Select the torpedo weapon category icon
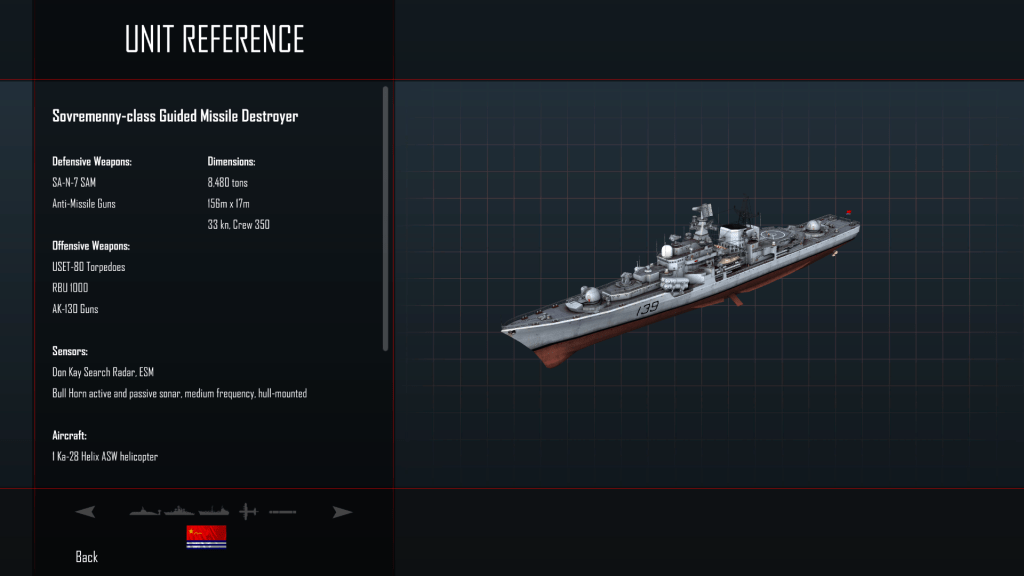Image resolution: width=1024 pixels, height=576 pixels. (283, 512)
